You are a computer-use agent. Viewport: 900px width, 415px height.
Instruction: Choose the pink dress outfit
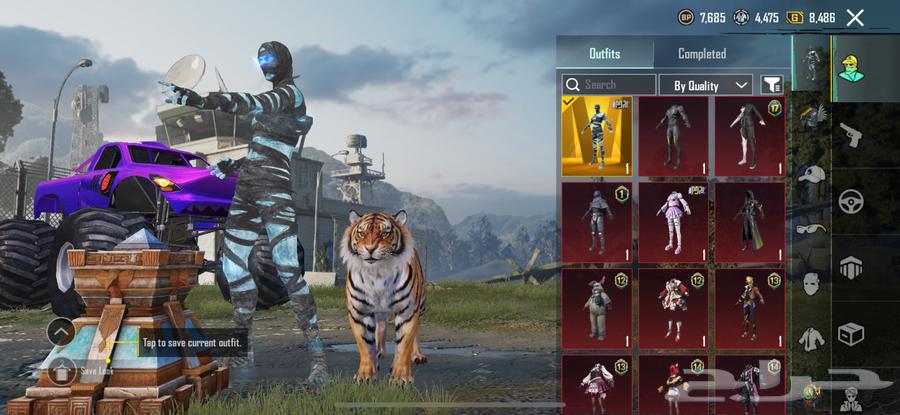[673, 221]
